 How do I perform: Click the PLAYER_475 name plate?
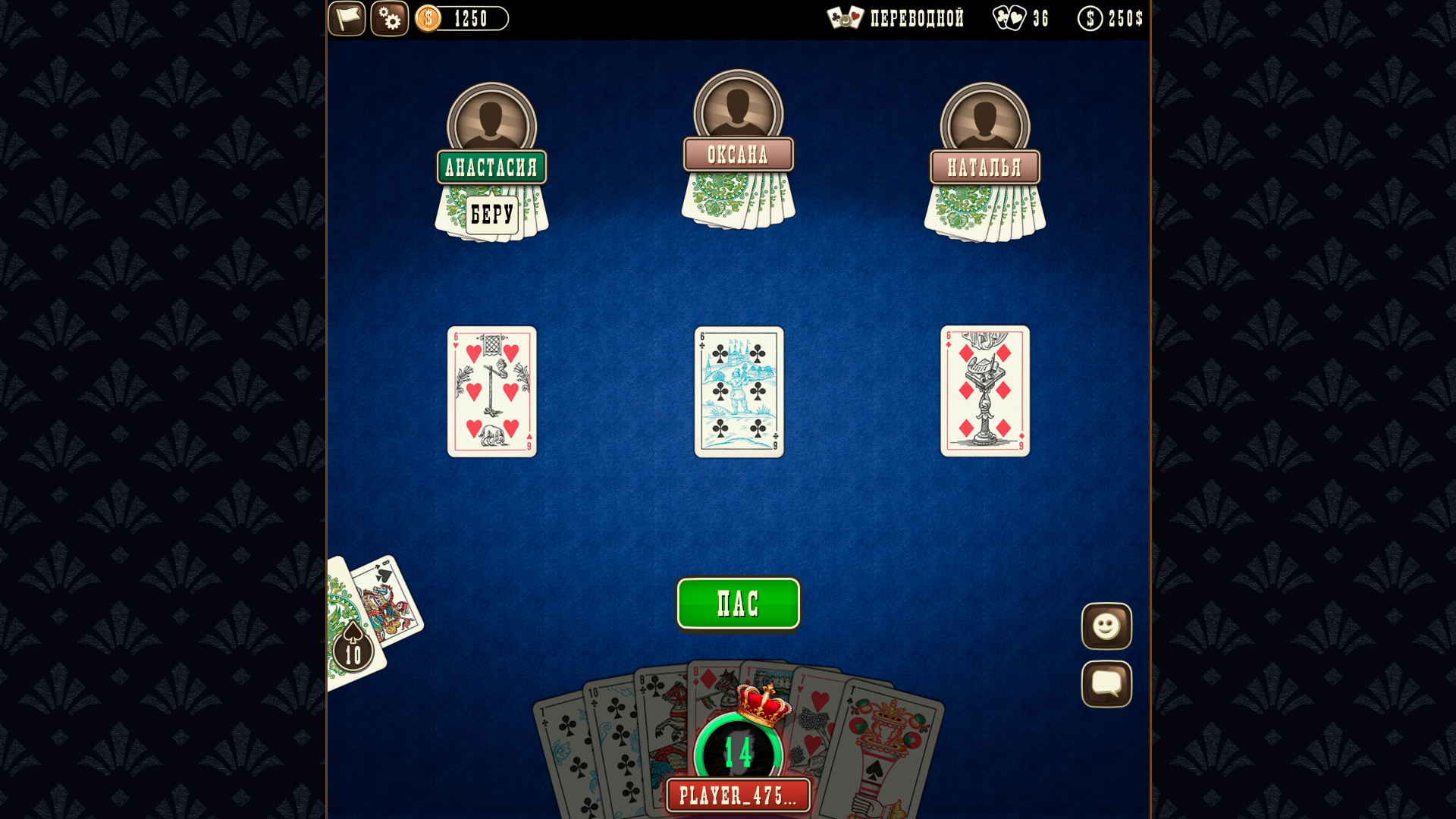pyautogui.click(x=738, y=795)
